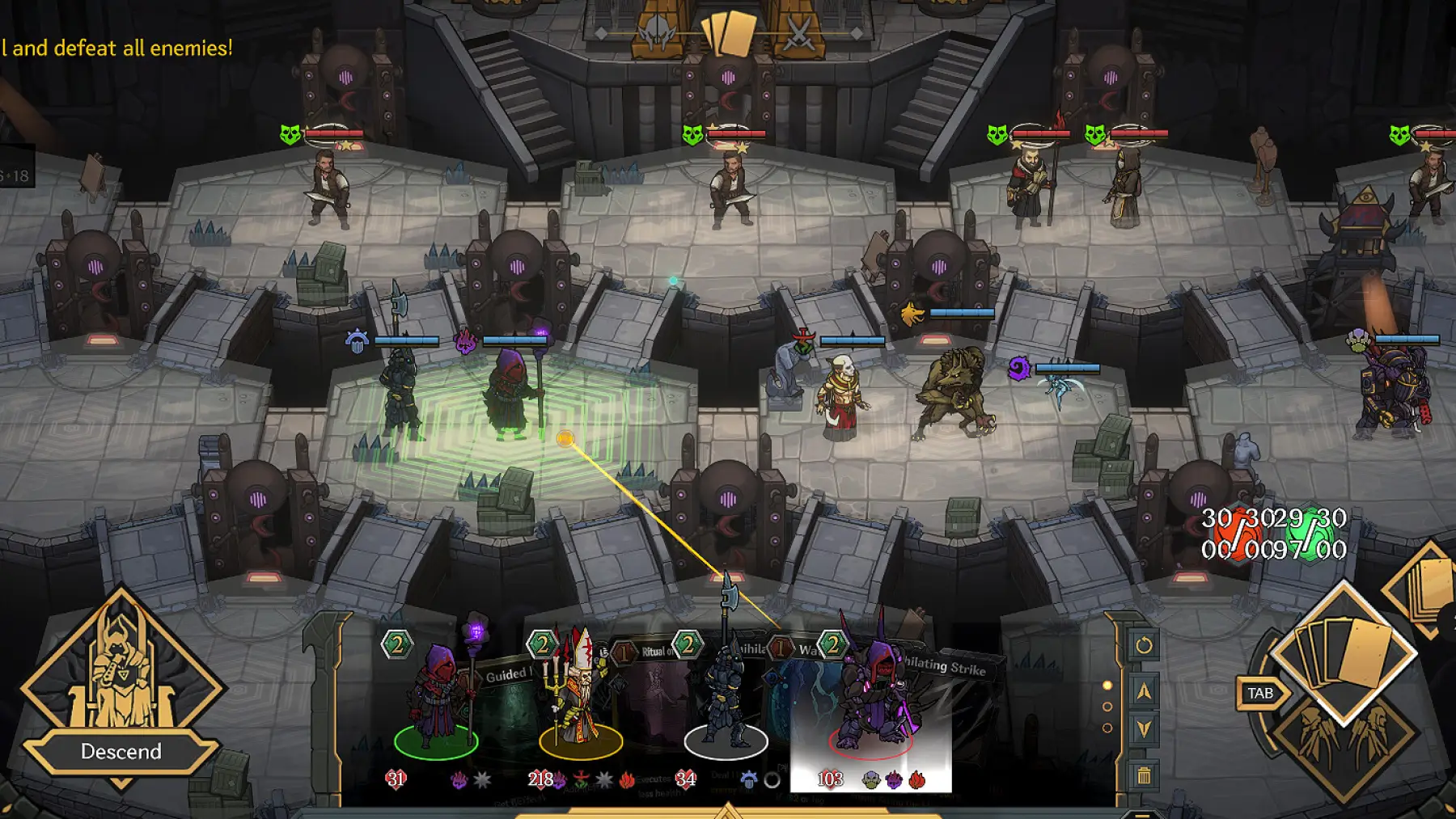The image size is (1456, 819).
Task: Open the trash can discard button
Action: pos(1144,776)
